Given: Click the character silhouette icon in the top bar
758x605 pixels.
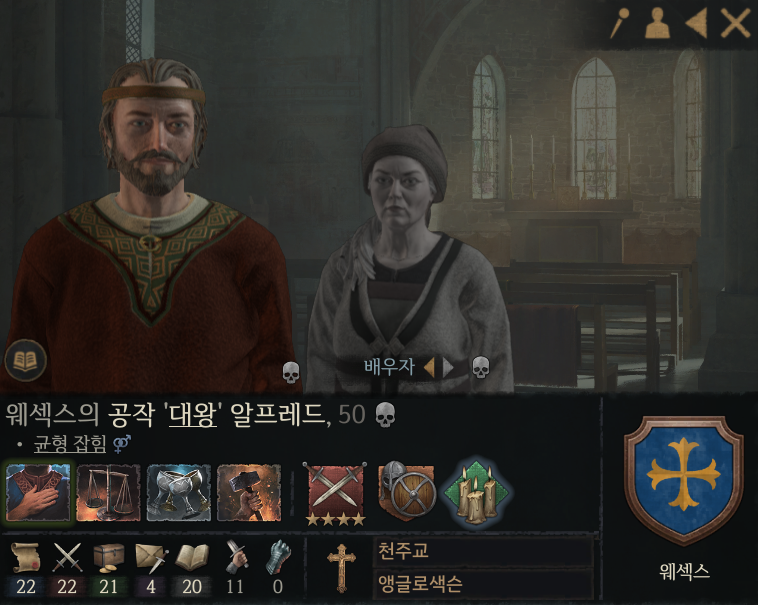Looking at the screenshot, I should pyautogui.click(x=657, y=23).
